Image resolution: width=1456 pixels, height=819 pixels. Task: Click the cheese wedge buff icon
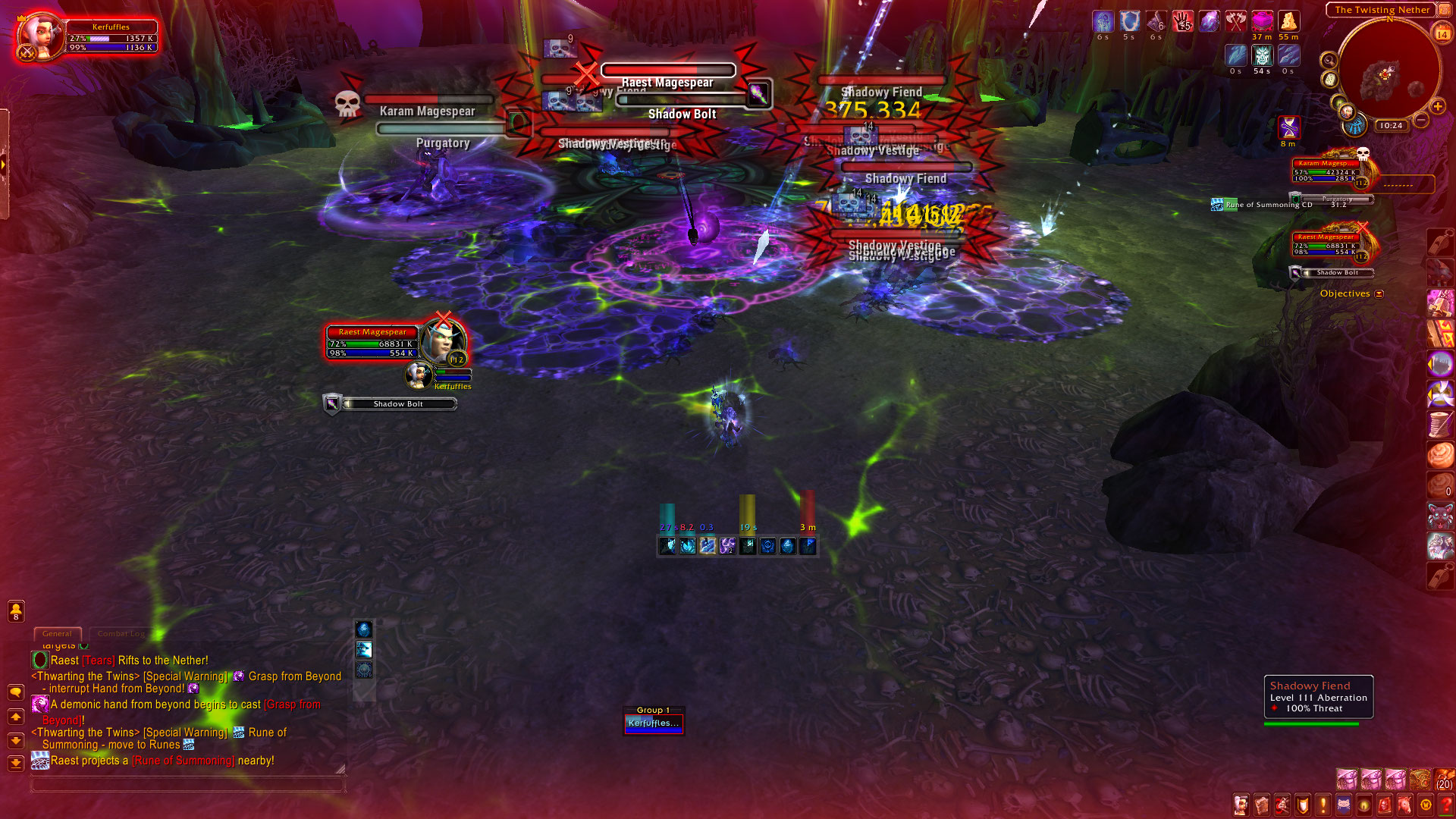[1288, 21]
